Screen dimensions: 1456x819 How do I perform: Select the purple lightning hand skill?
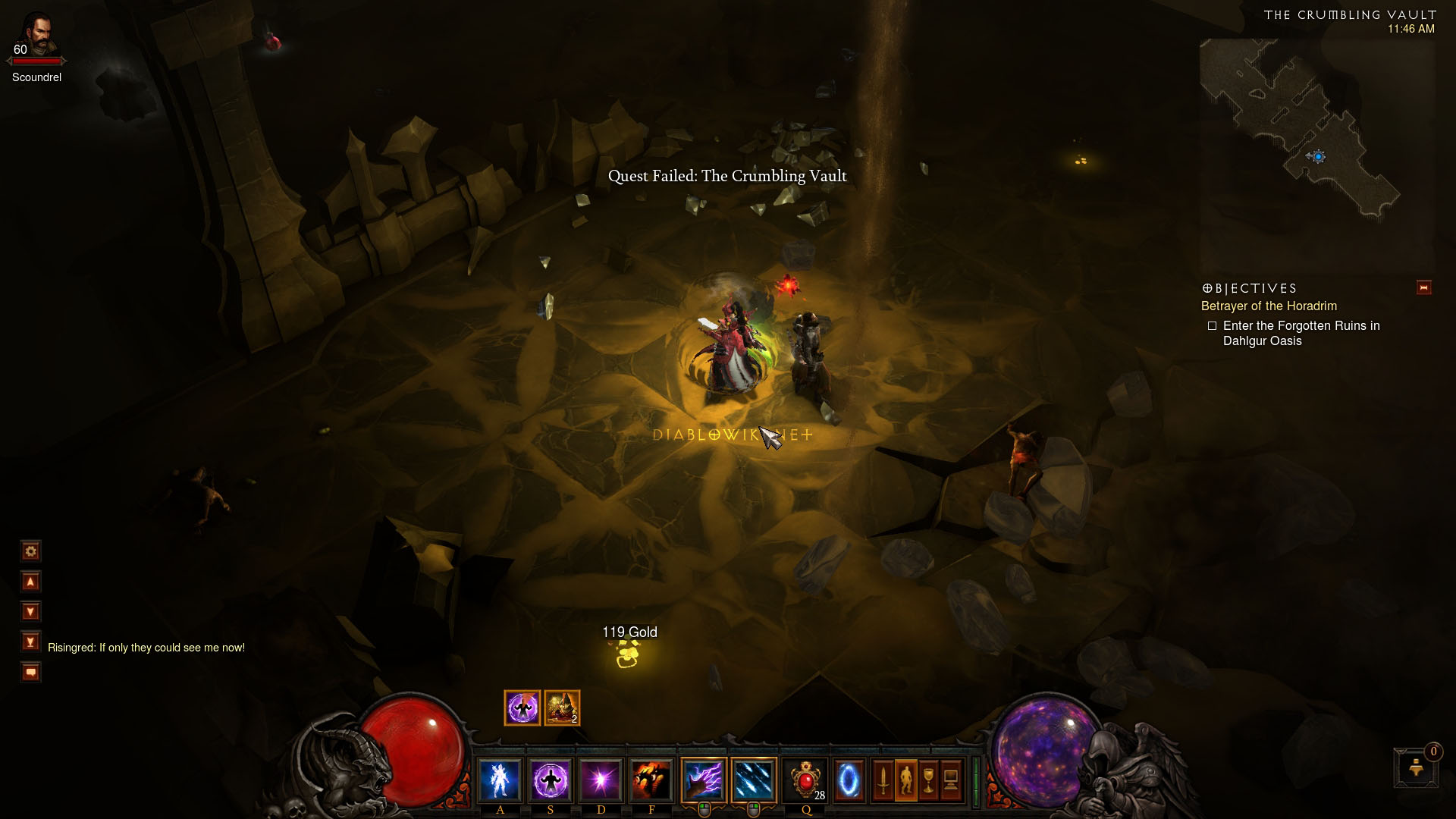tap(704, 780)
